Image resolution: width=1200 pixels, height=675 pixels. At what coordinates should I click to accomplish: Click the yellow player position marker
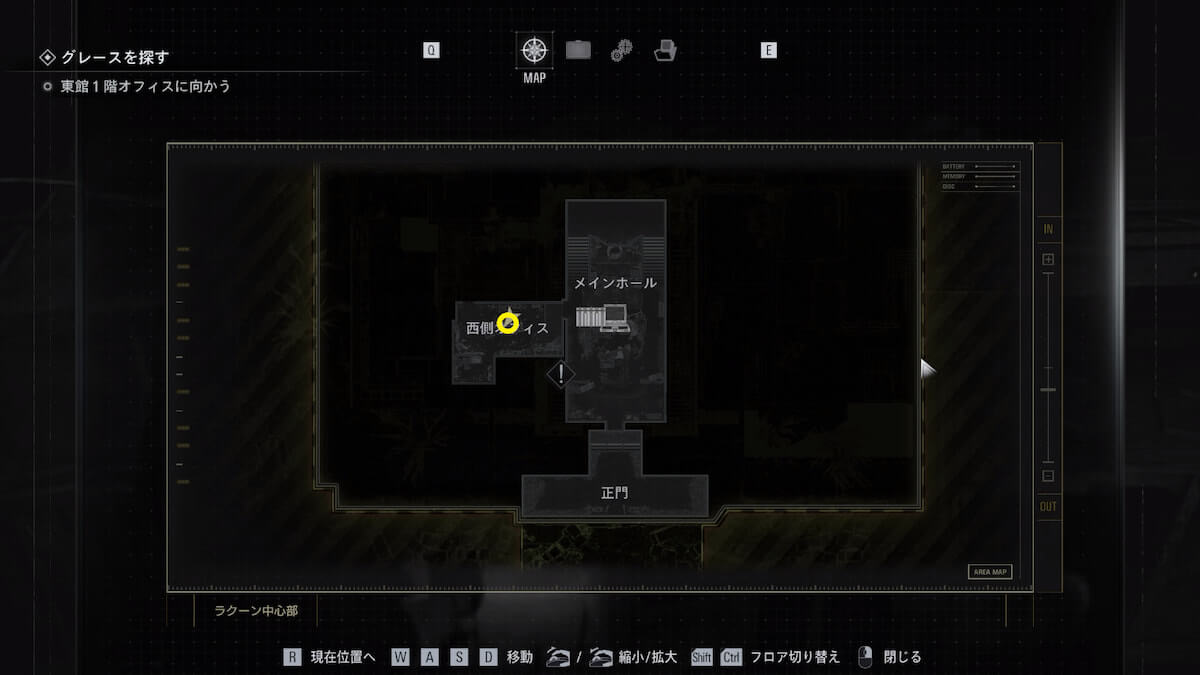[x=508, y=323]
